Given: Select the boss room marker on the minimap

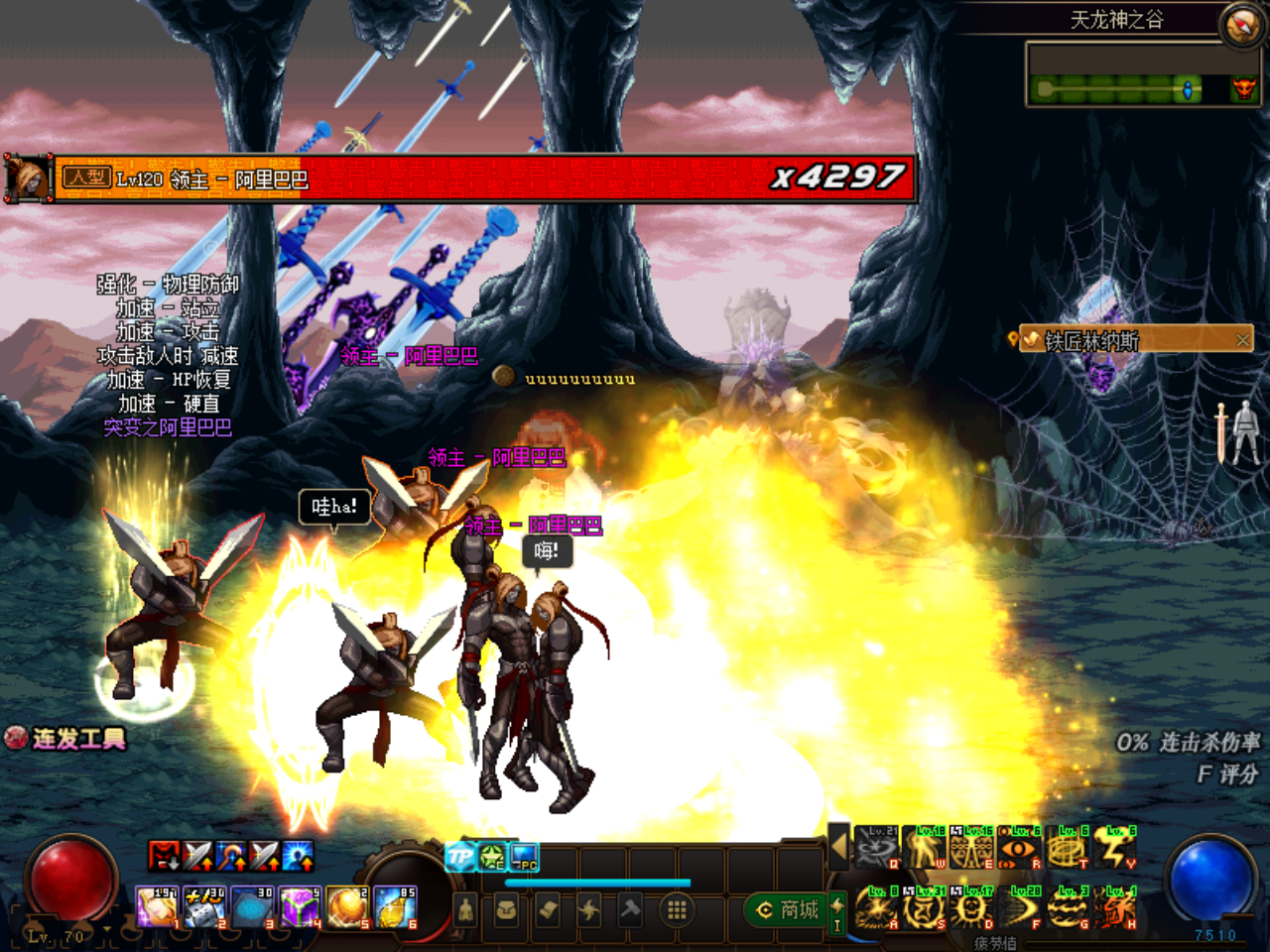Looking at the screenshot, I should coord(1243,90).
